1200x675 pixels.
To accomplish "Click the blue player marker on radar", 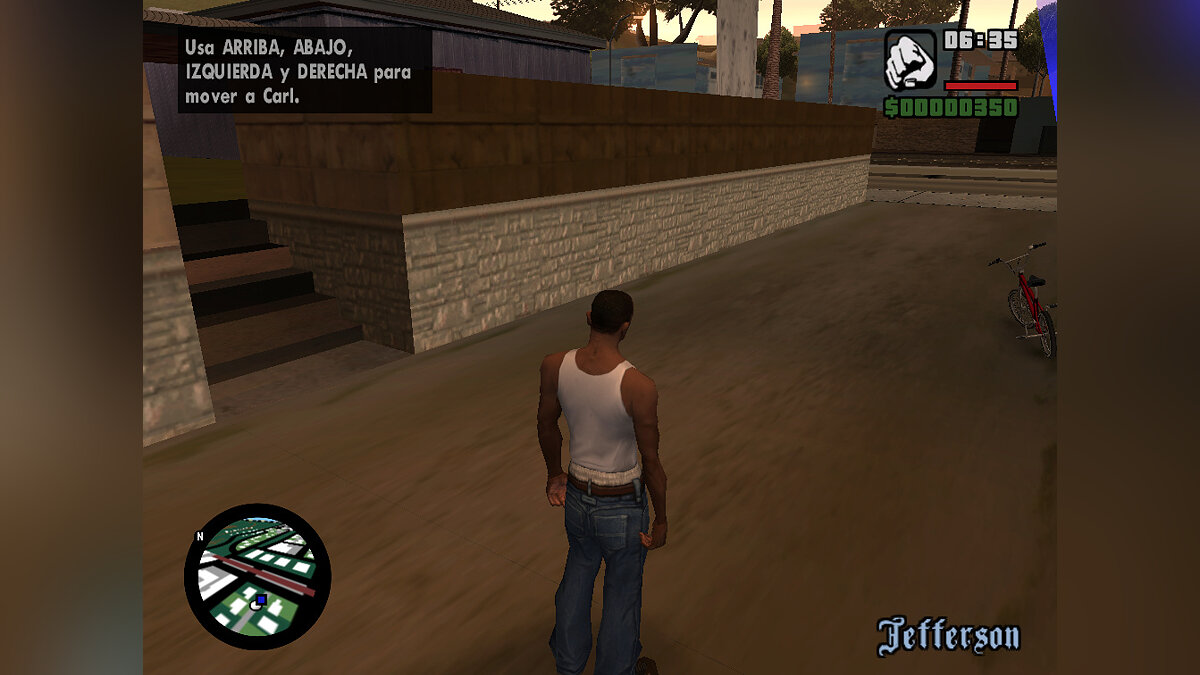I will pyautogui.click(x=260, y=600).
